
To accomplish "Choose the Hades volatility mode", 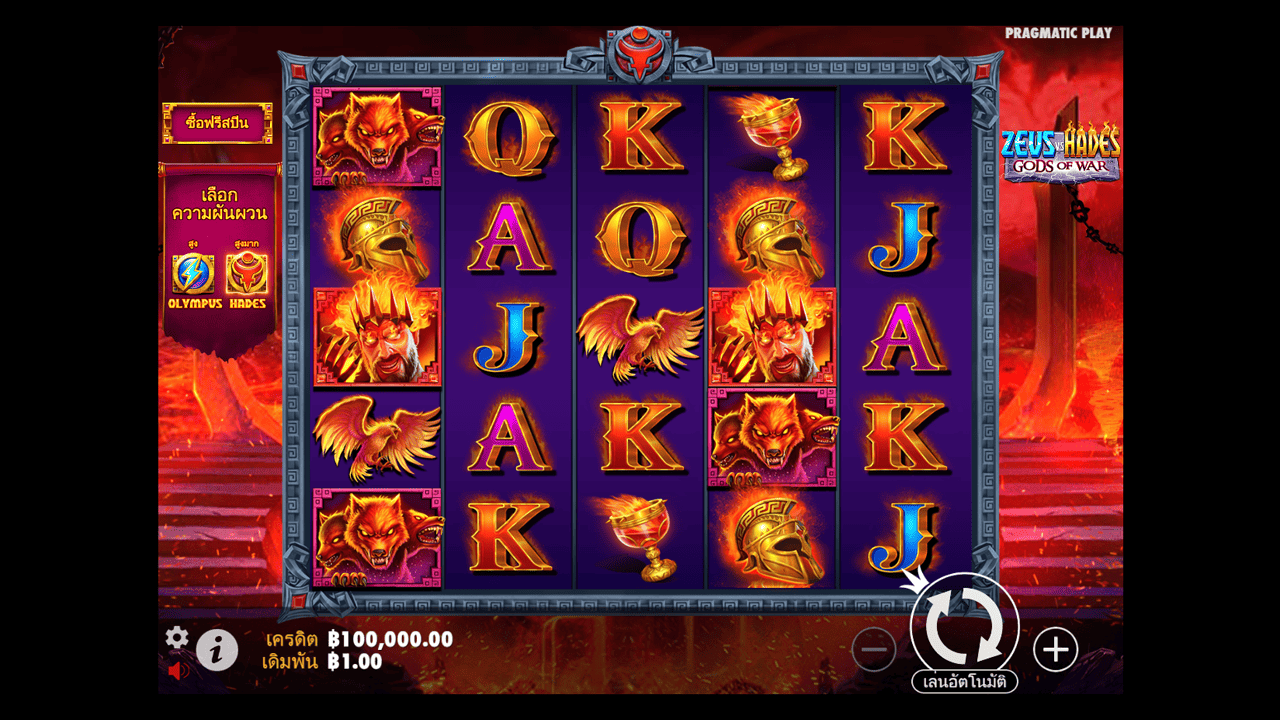I will [x=246, y=274].
